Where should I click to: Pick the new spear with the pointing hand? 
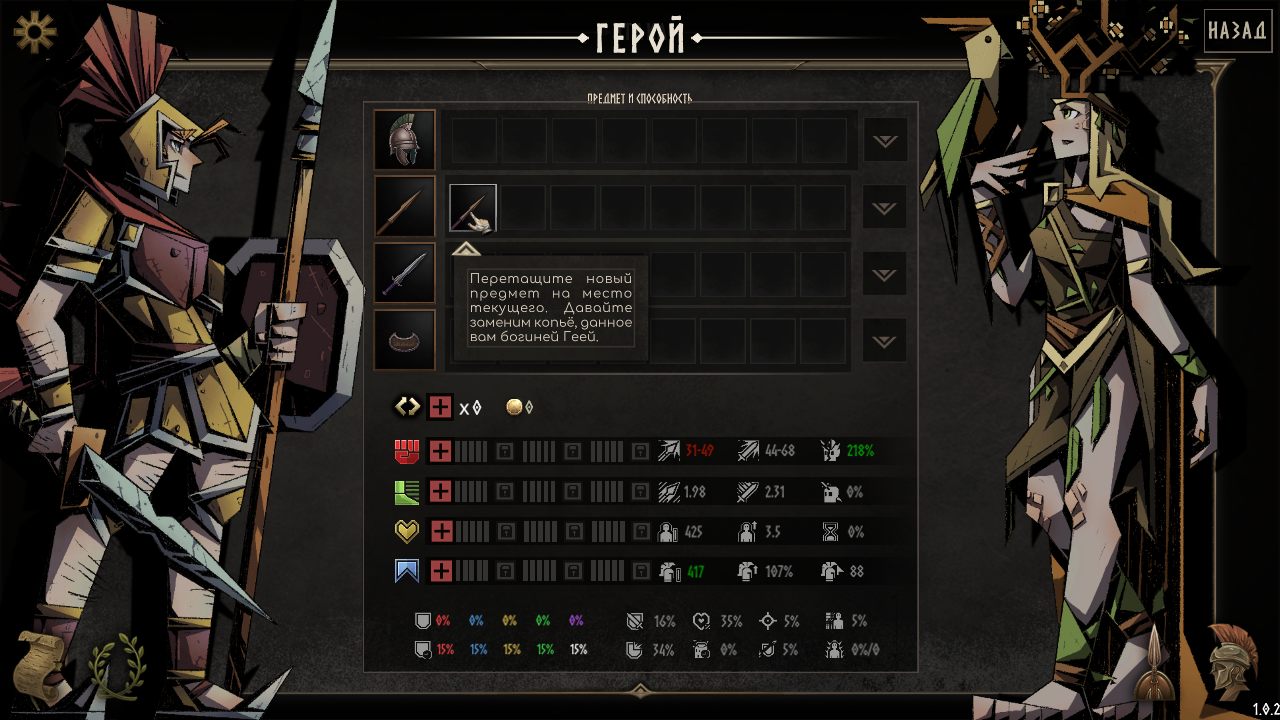click(472, 208)
